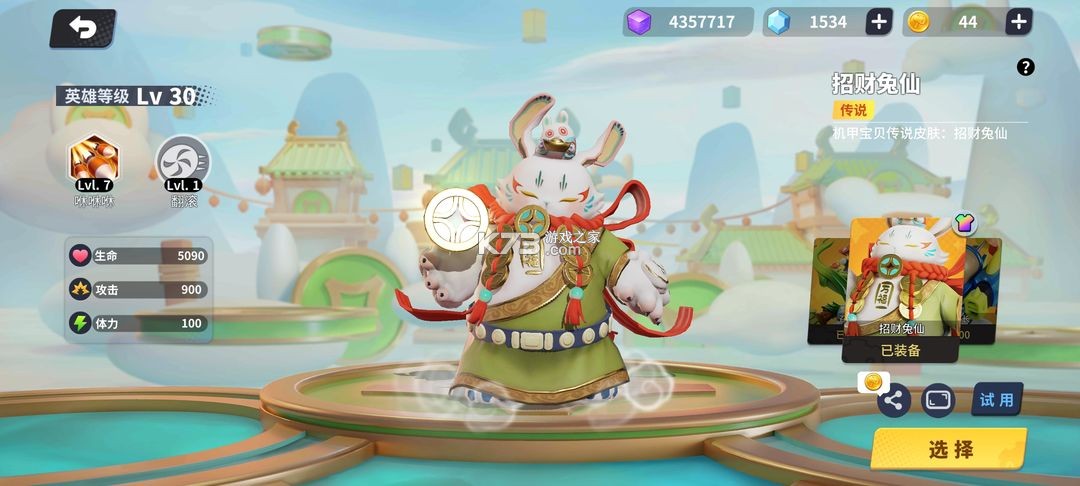View the Lvl. 7 missile skill icon
This screenshot has width=1080, height=486.
click(93, 160)
